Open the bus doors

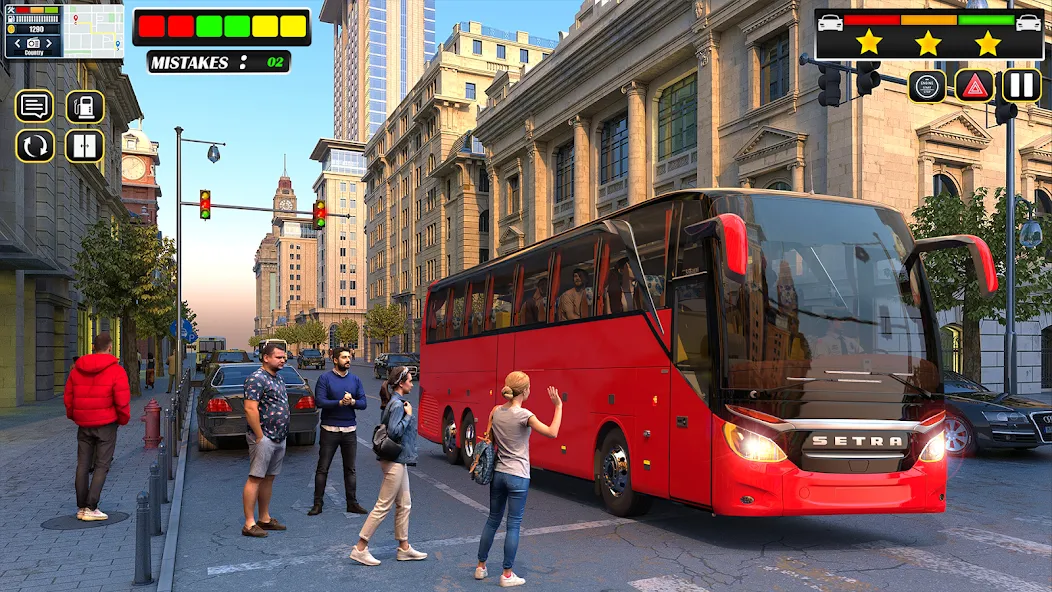click(85, 146)
